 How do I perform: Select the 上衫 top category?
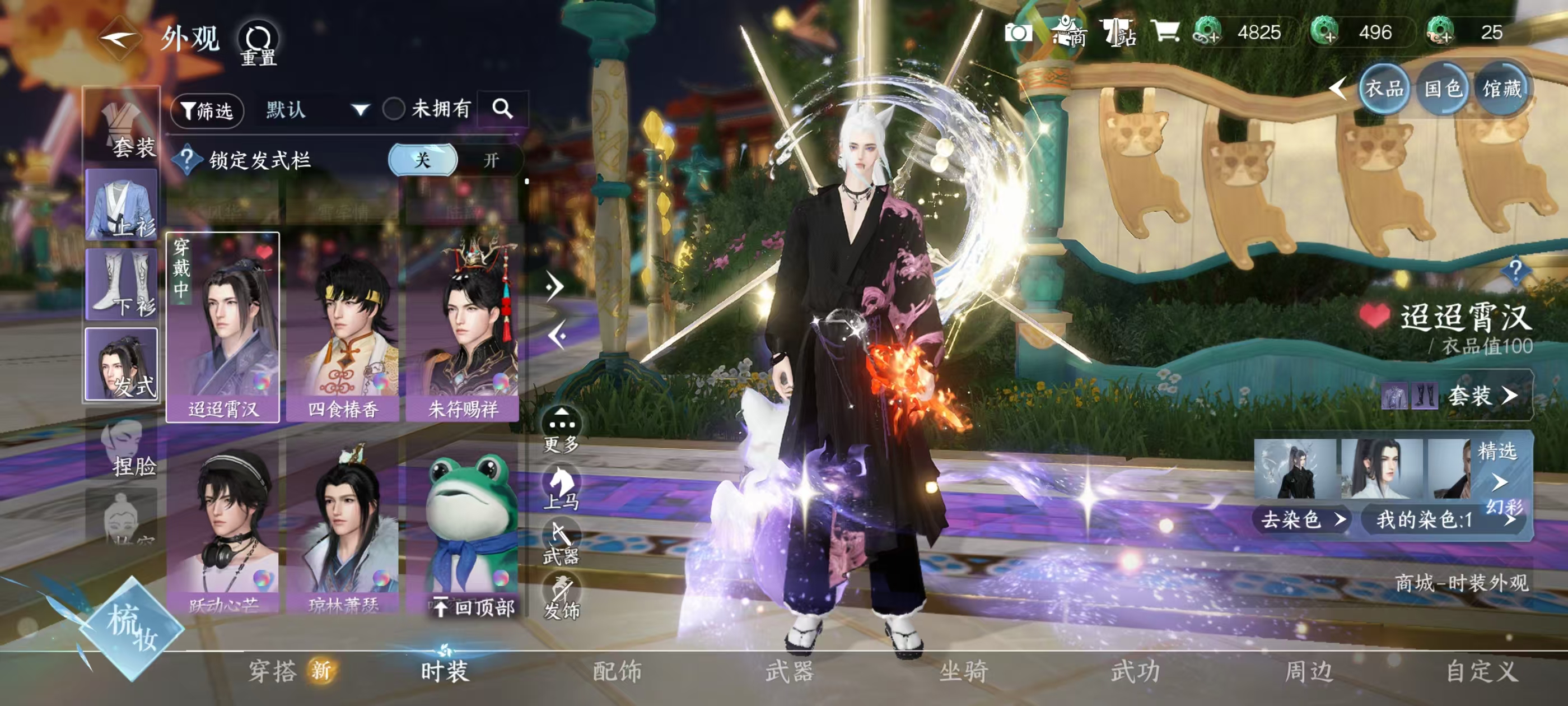pyautogui.click(x=122, y=205)
